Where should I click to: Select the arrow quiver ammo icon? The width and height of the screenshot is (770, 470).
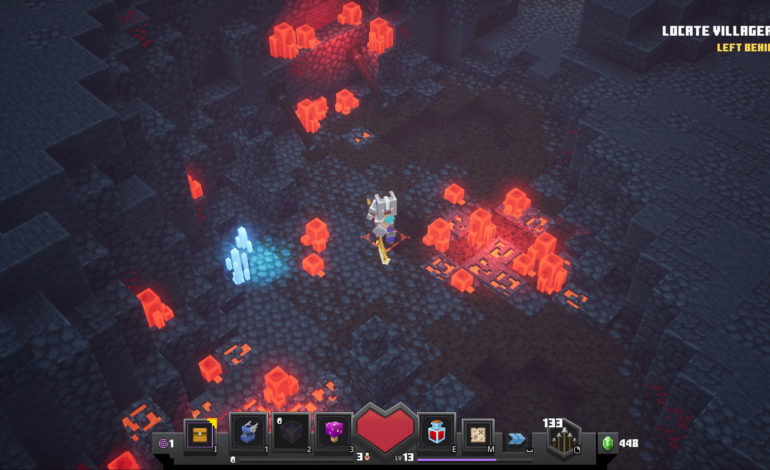click(x=564, y=438)
